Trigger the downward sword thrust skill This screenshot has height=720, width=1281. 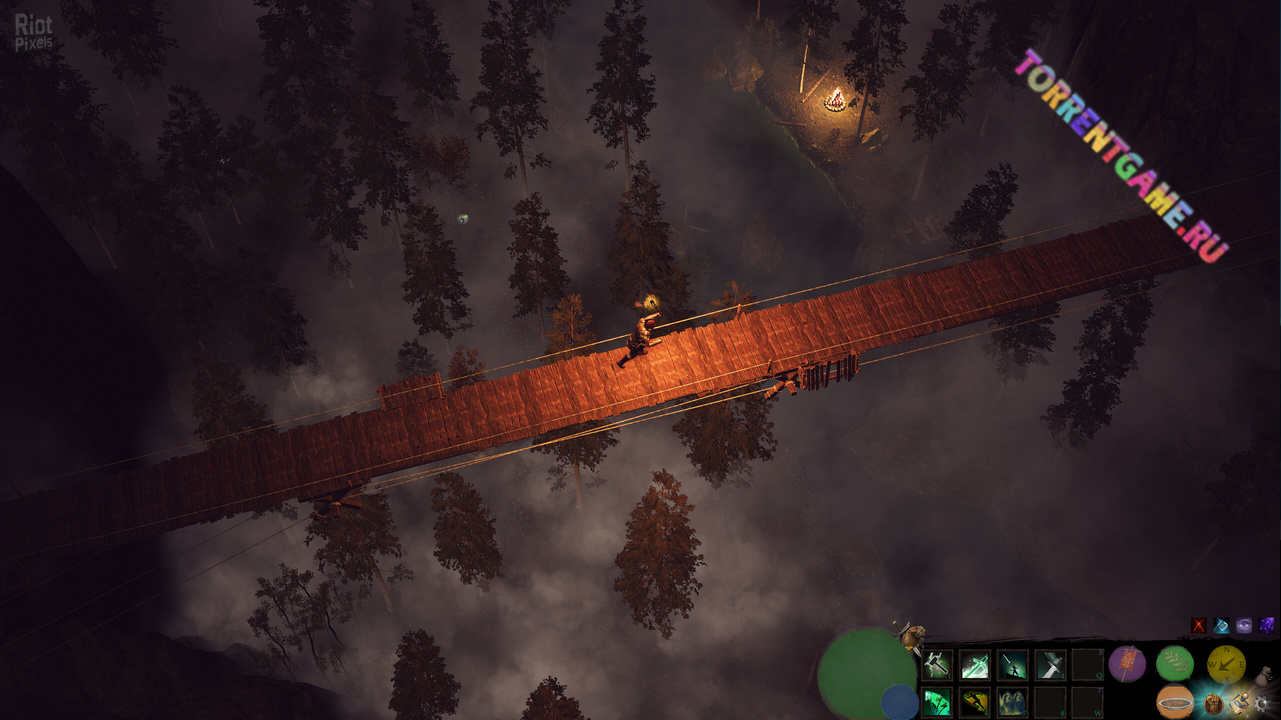point(1050,664)
